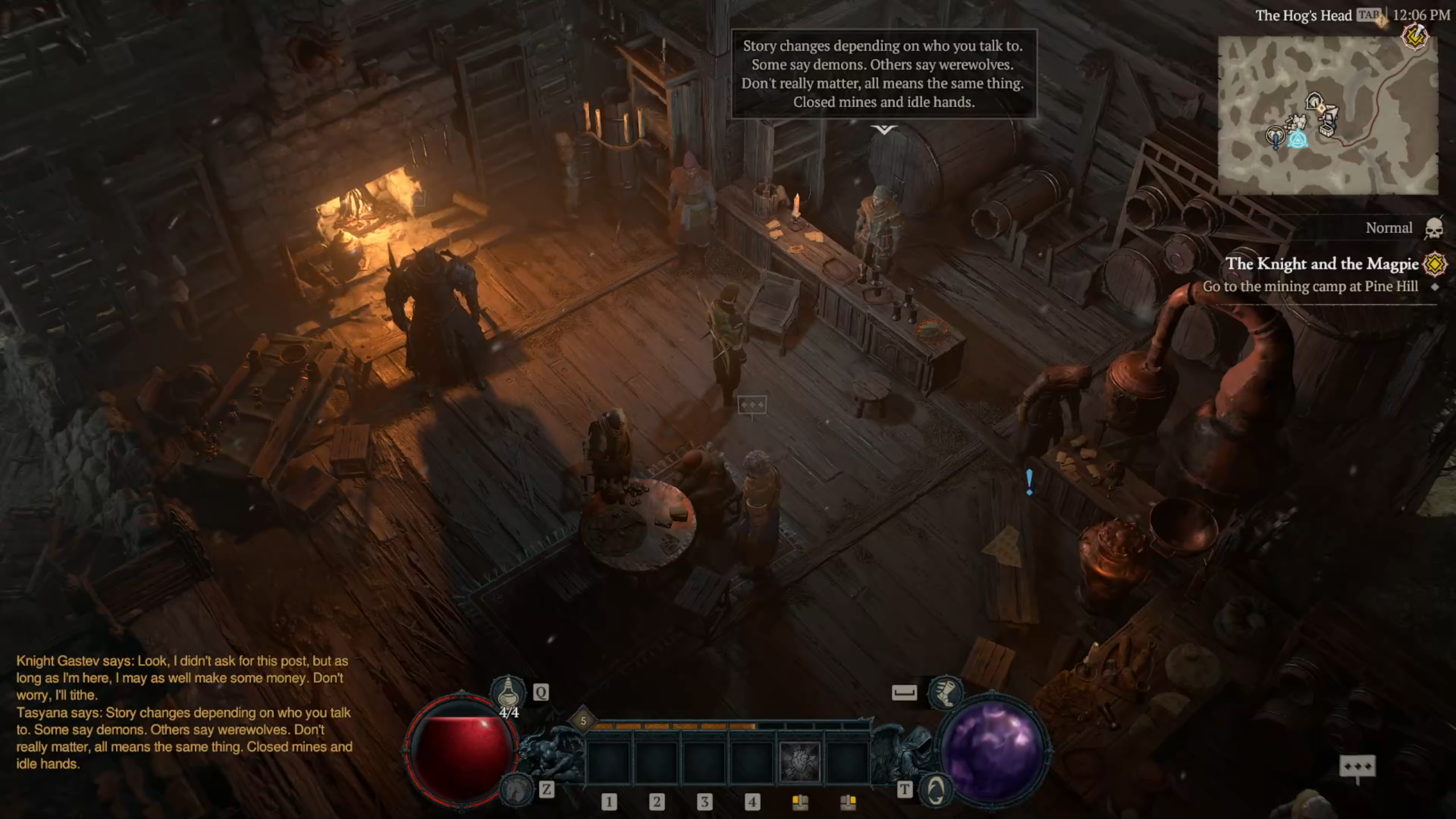Select the chest stash marker on minimap
Screen dimensions: 1456x819
(x=1327, y=130)
